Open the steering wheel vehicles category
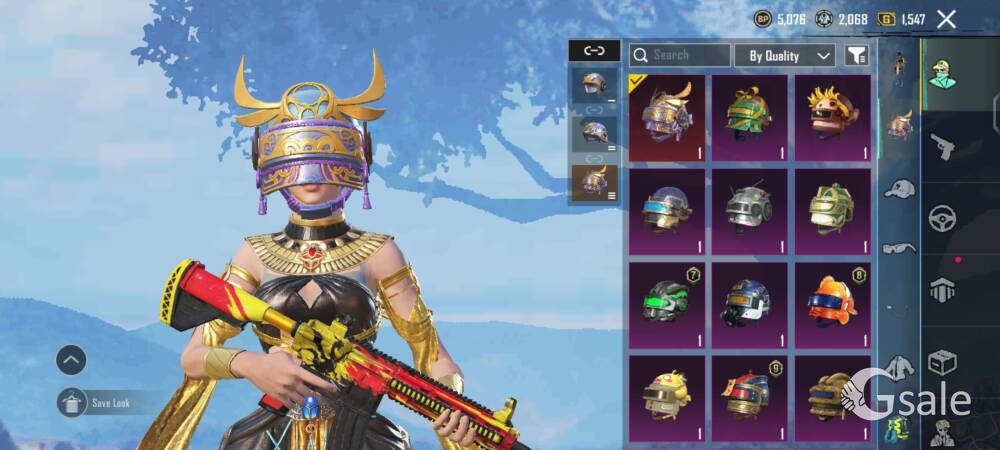This screenshot has height=450, width=1000. pos(942,218)
